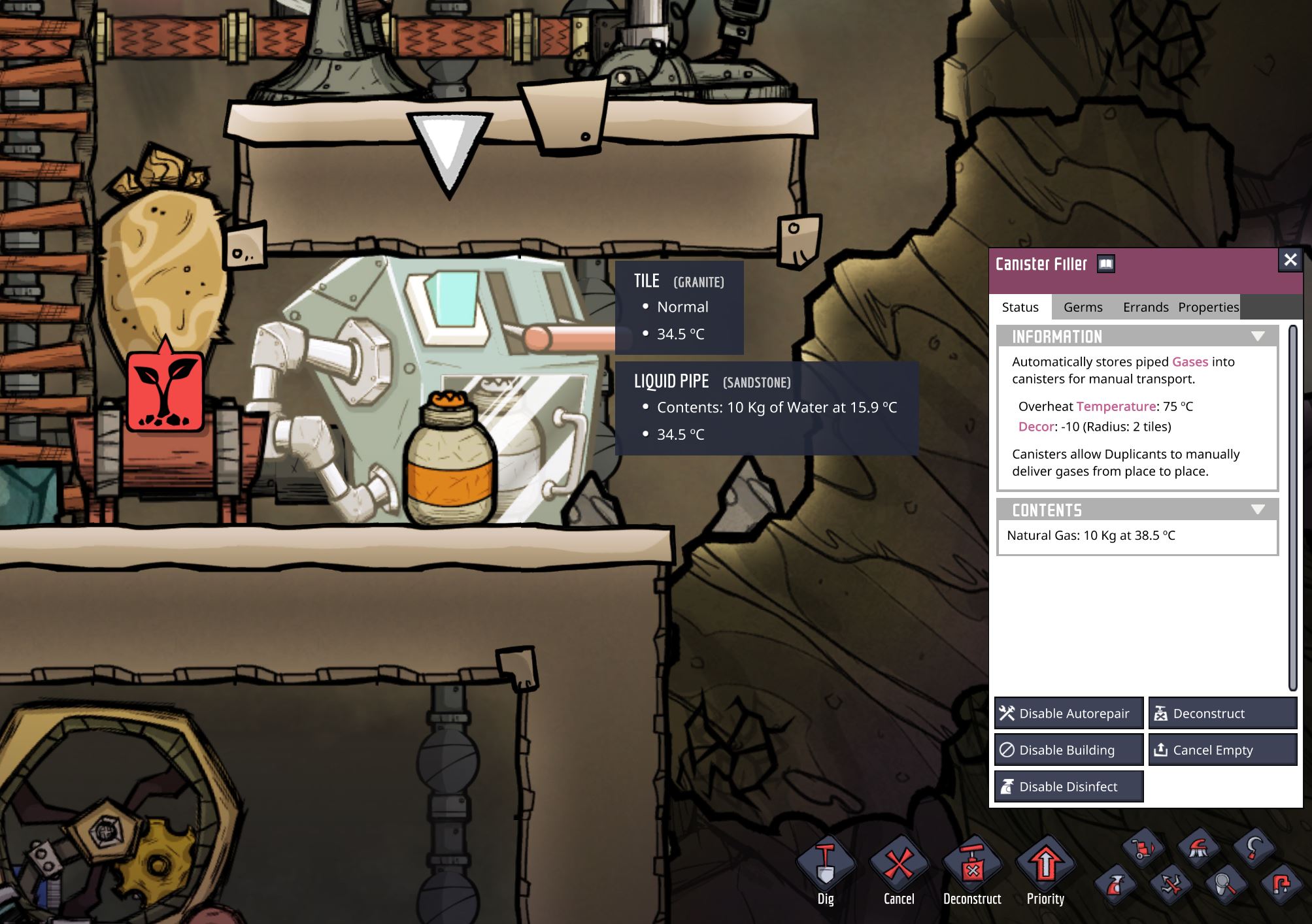The image size is (1312, 924).
Task: Open the Errands tab
Action: pyautogui.click(x=1145, y=307)
